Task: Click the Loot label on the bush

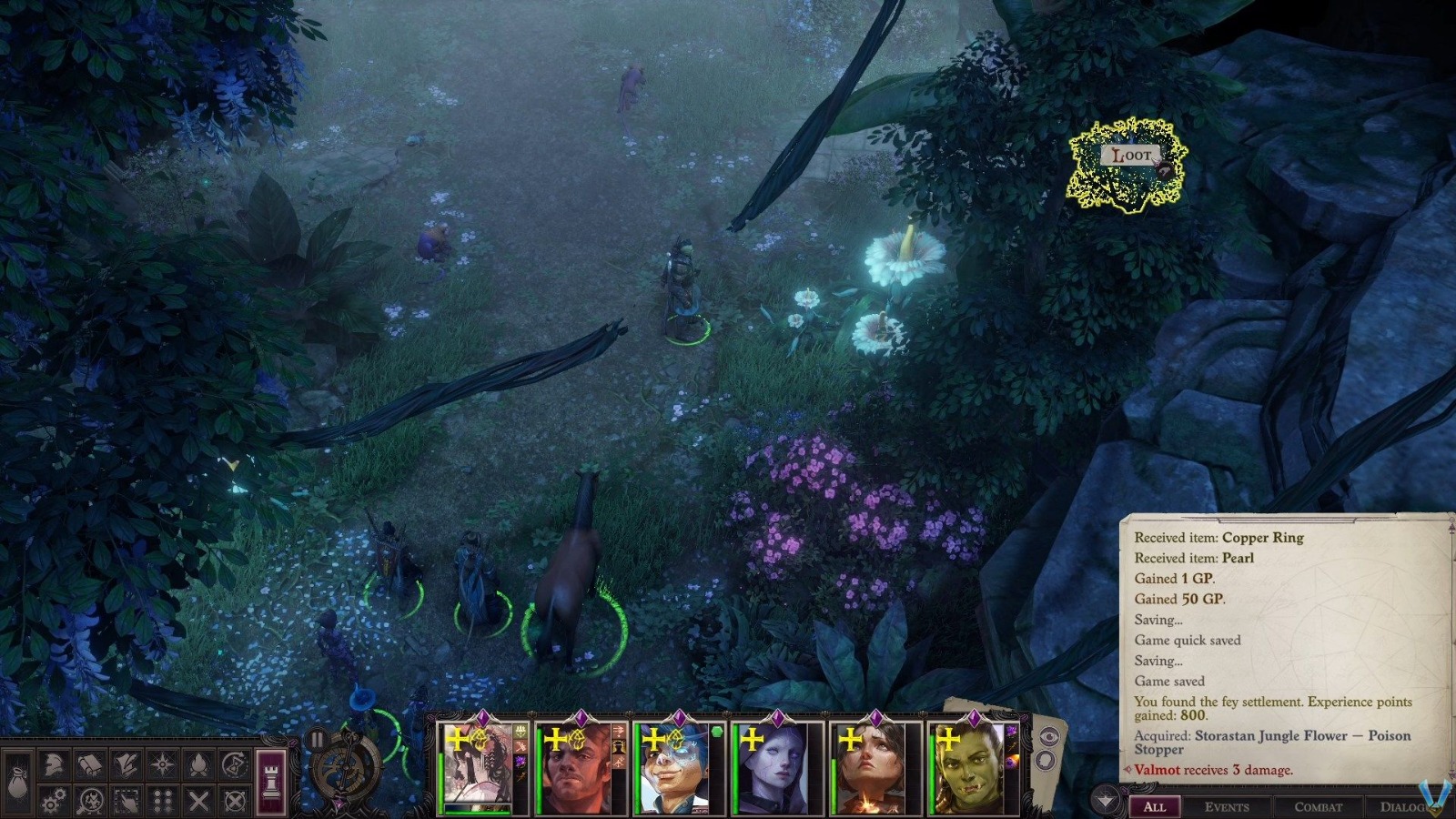Action: 1131,156
